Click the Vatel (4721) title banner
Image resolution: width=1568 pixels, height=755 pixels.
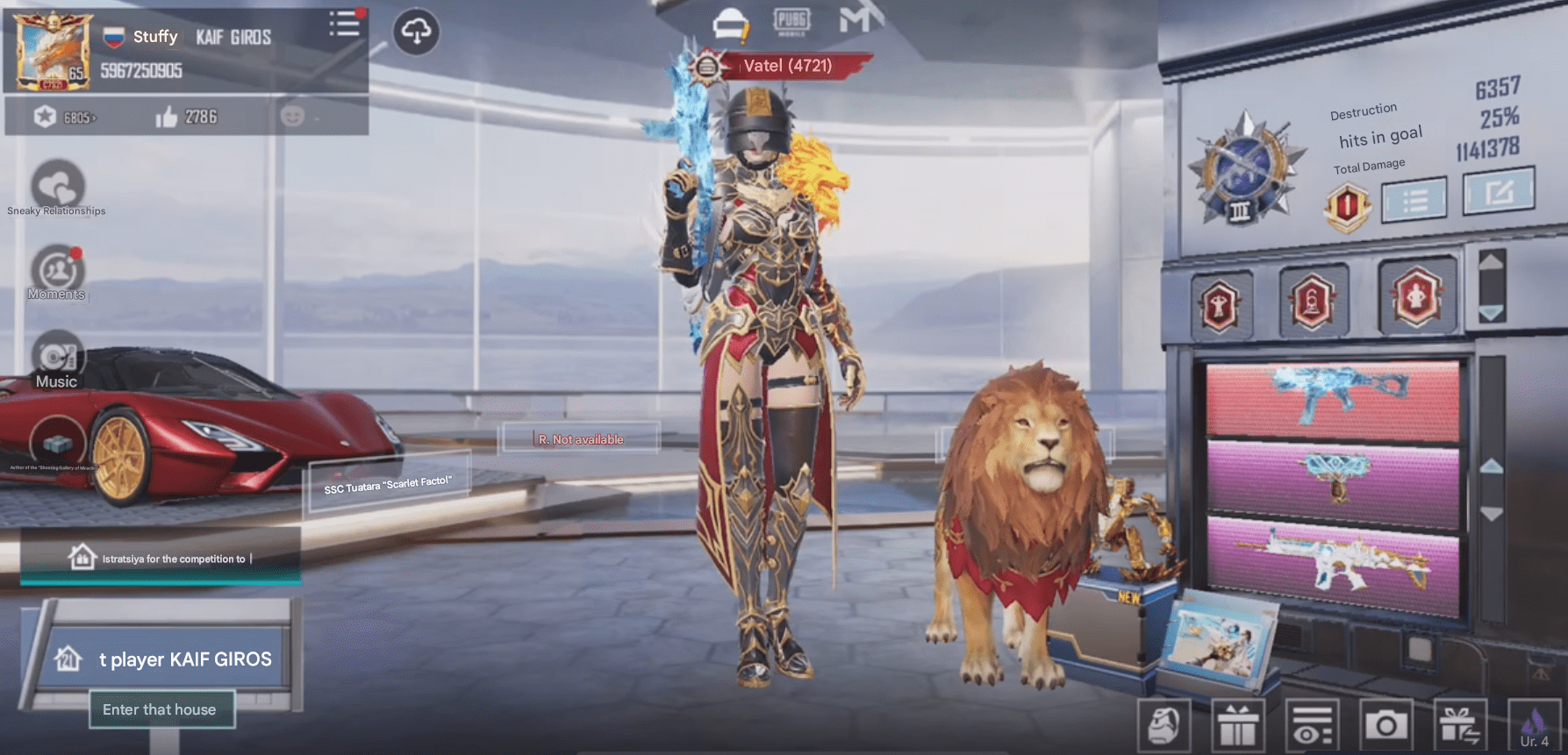787,66
